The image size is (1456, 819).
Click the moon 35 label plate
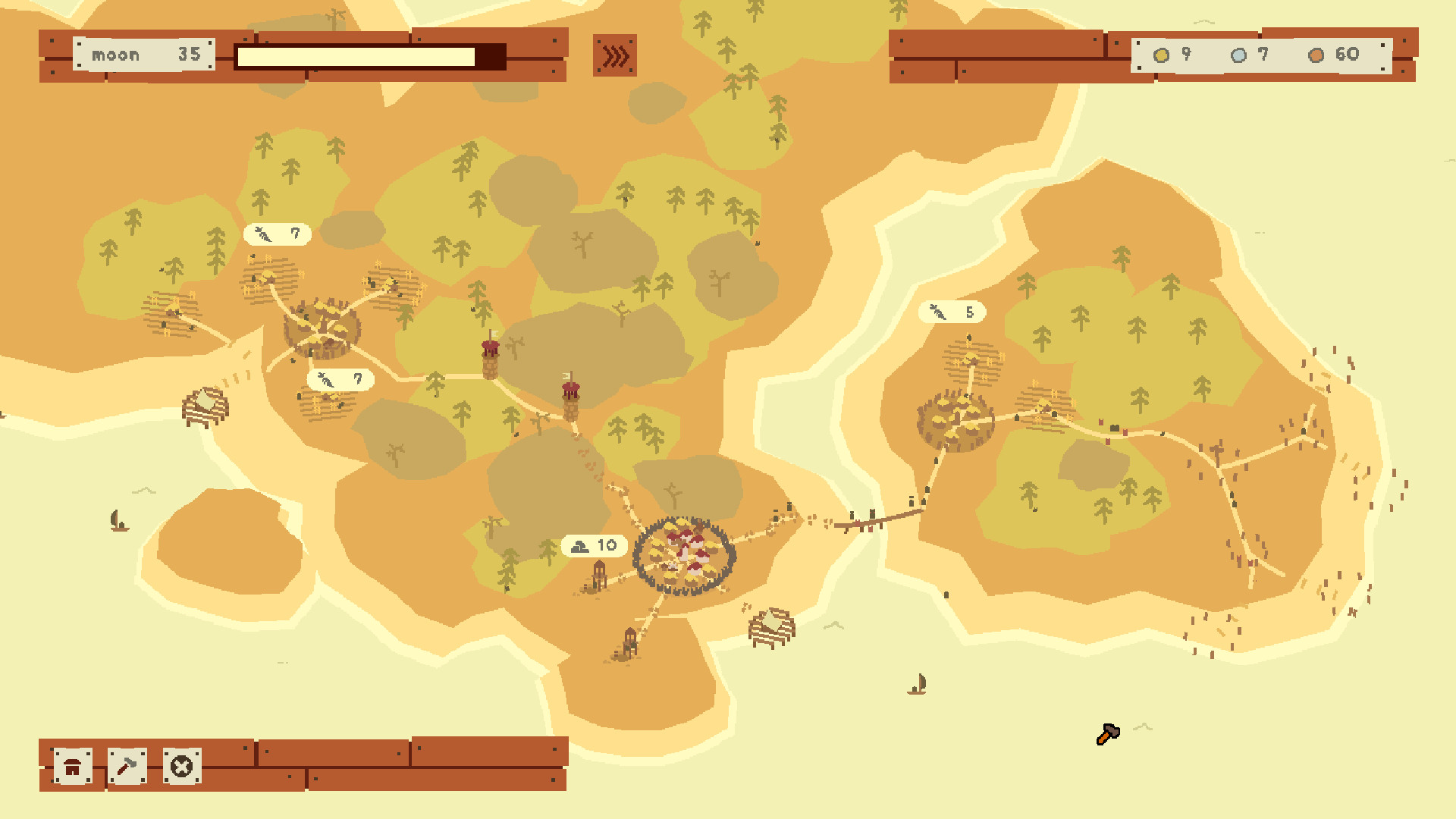(x=143, y=54)
